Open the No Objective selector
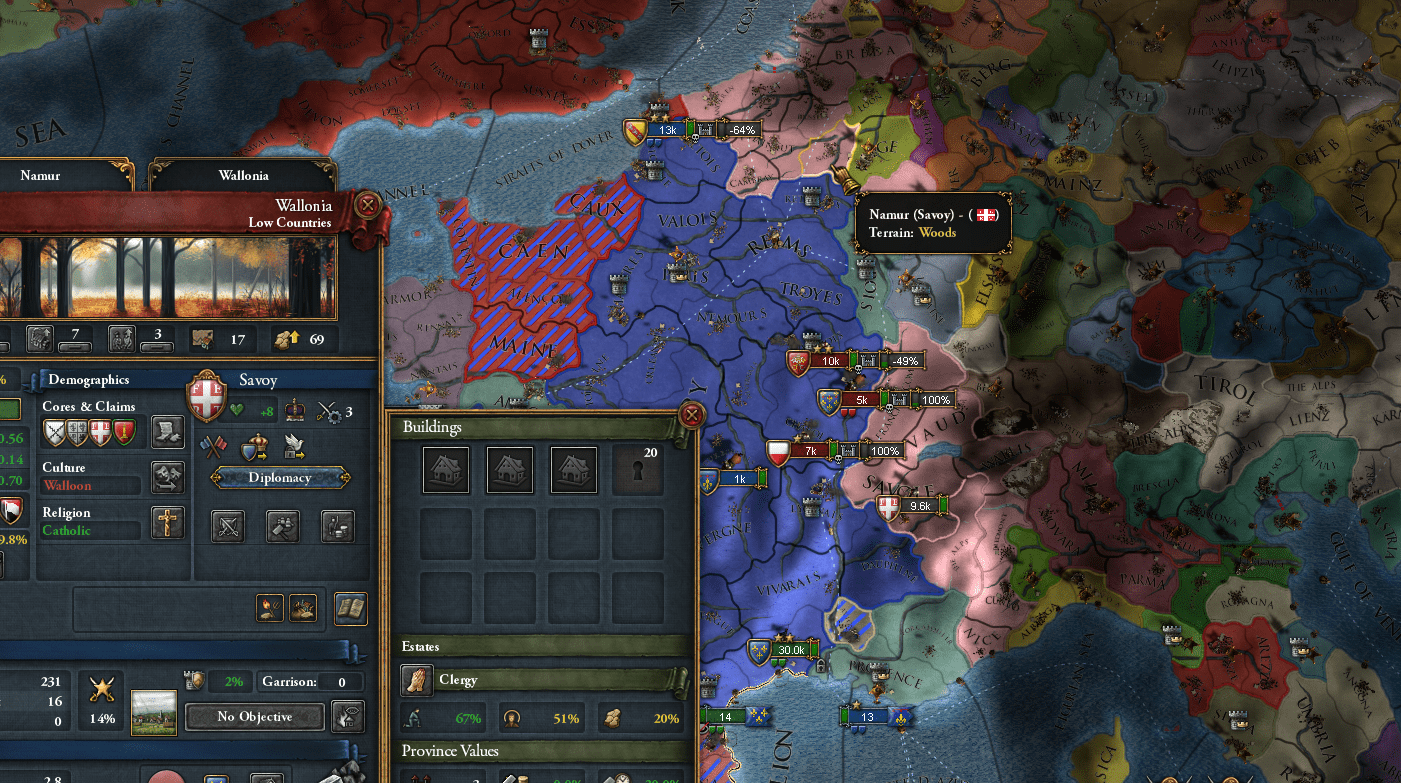 tap(255, 717)
